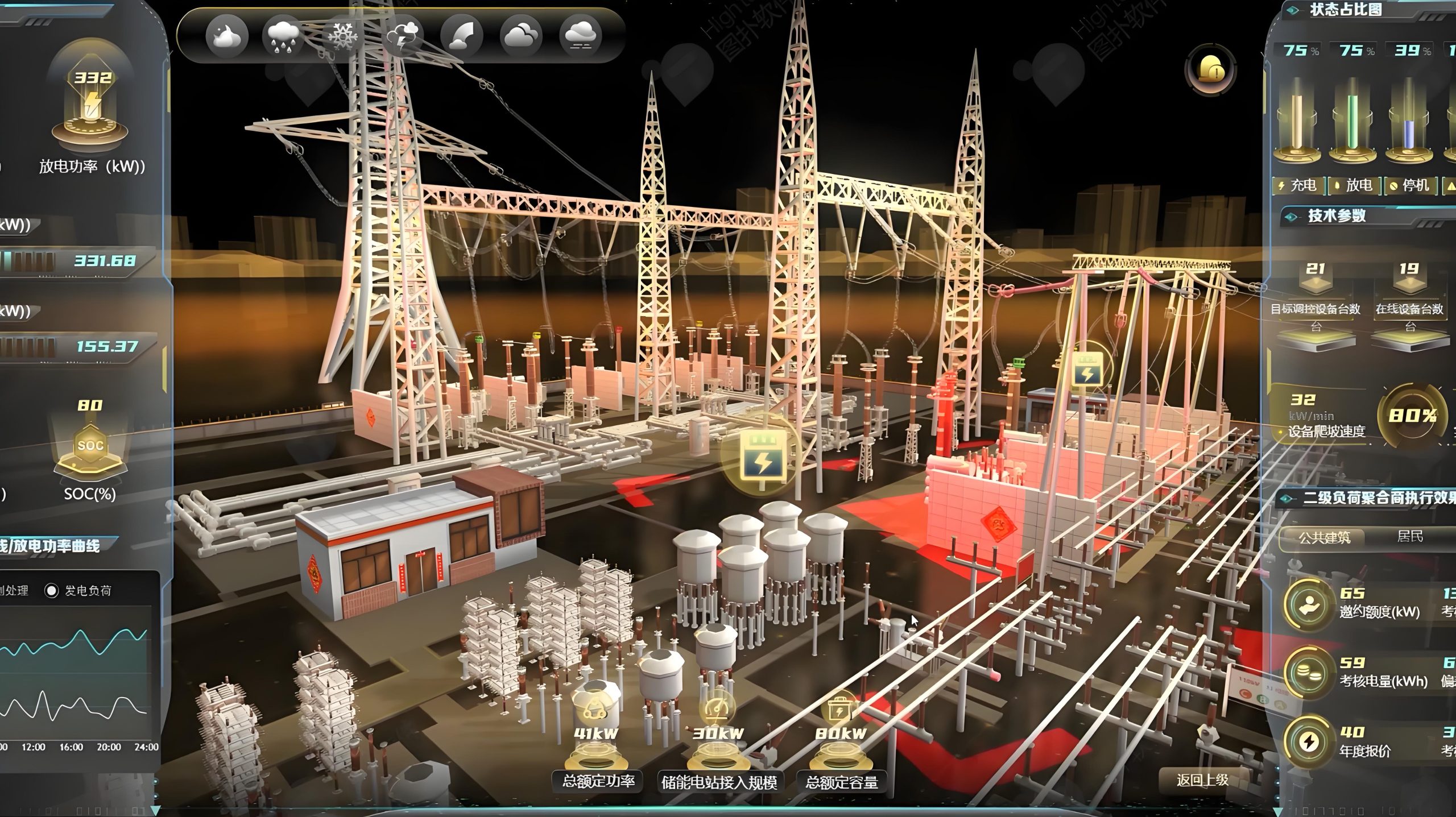Switch to the 公共建筑 tab

[x=1323, y=537]
